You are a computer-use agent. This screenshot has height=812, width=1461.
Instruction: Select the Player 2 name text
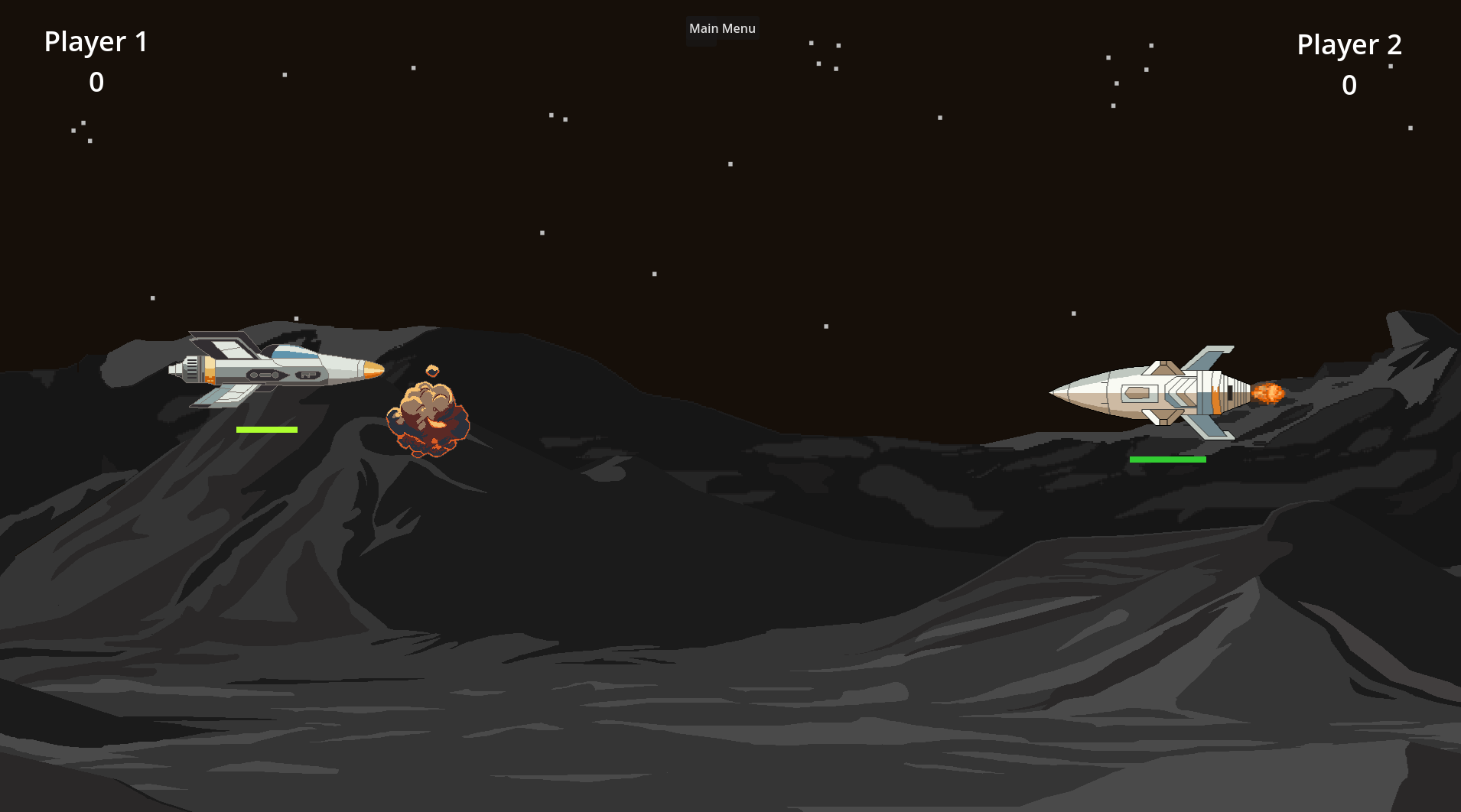click(x=1349, y=44)
